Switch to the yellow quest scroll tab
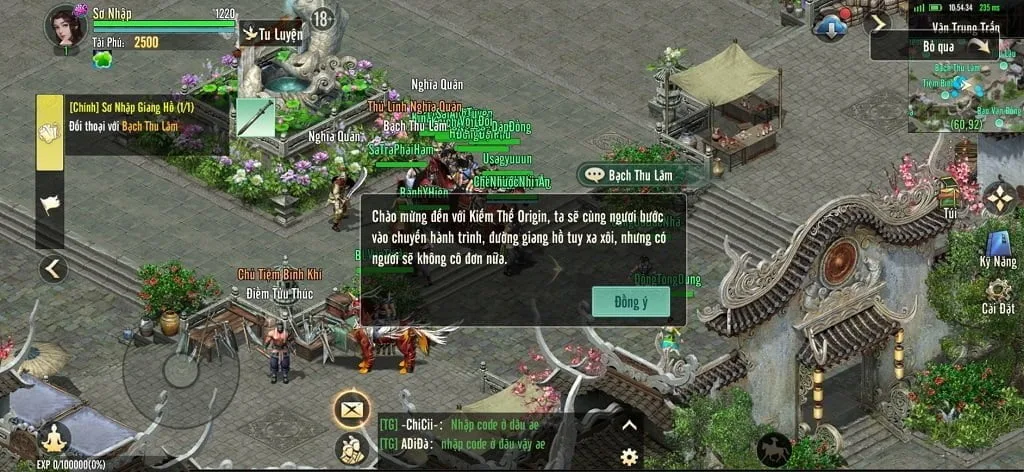The height and width of the screenshot is (472, 1024). click(x=50, y=132)
